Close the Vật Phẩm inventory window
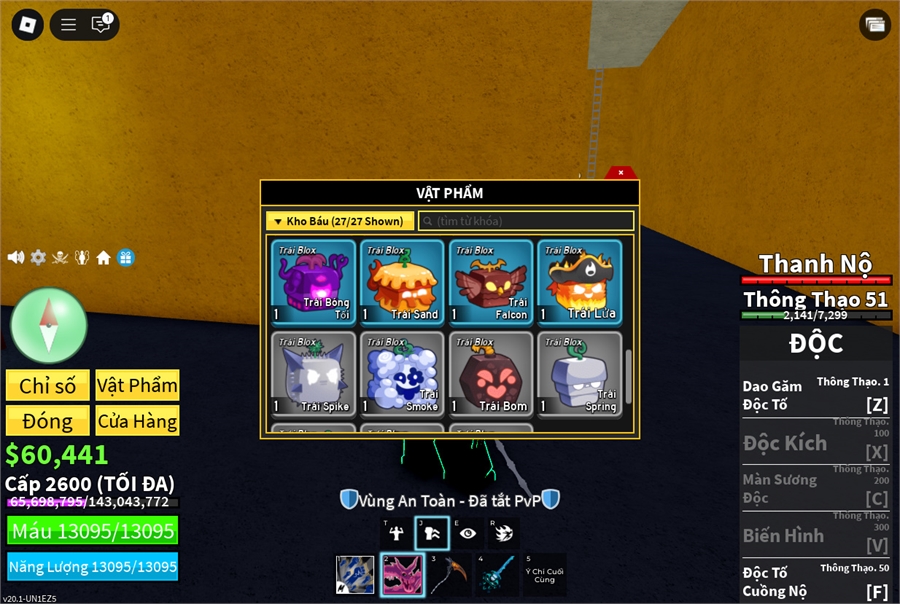 [621, 172]
